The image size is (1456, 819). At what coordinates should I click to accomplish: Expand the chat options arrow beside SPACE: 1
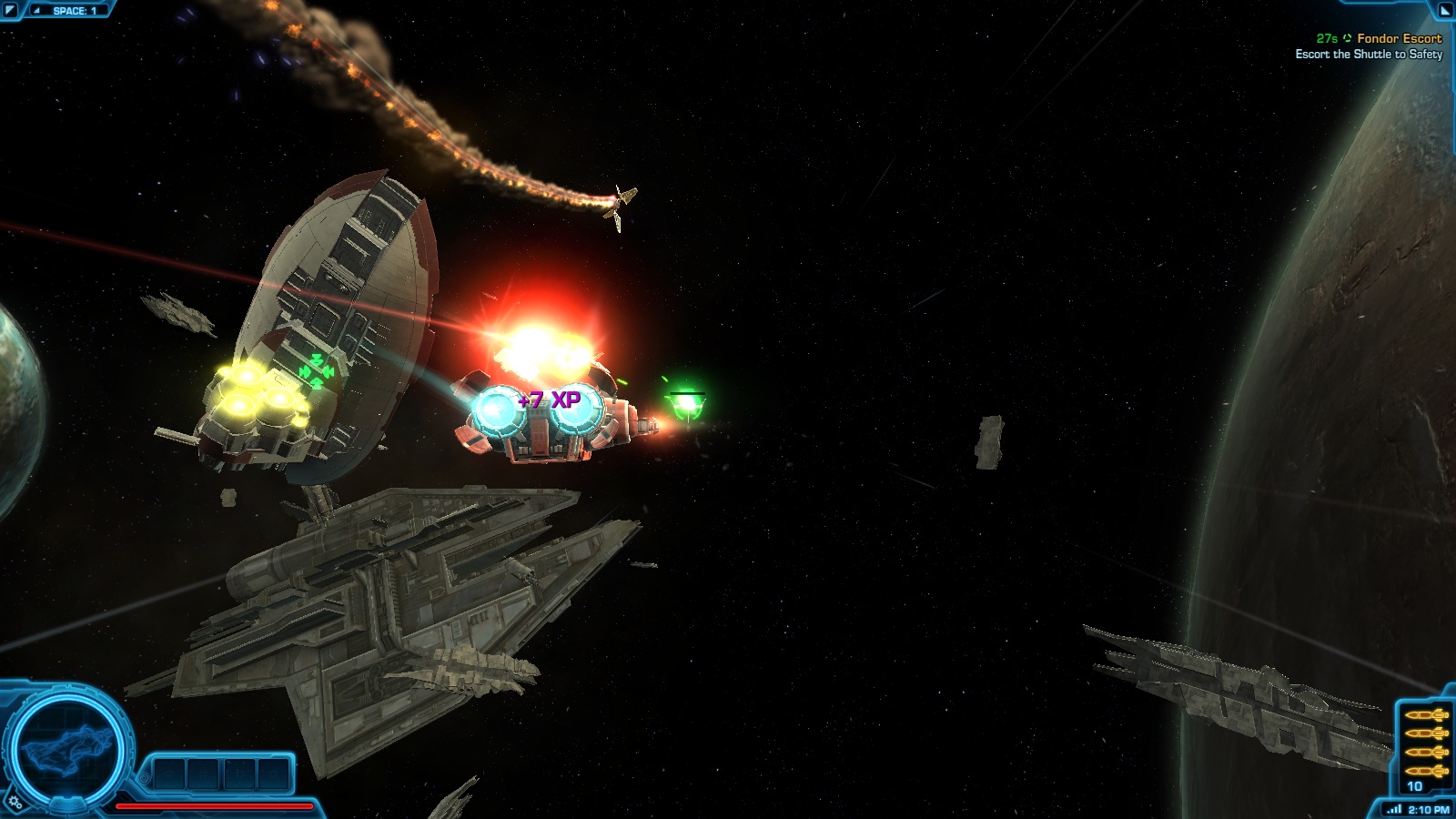[x=35, y=10]
